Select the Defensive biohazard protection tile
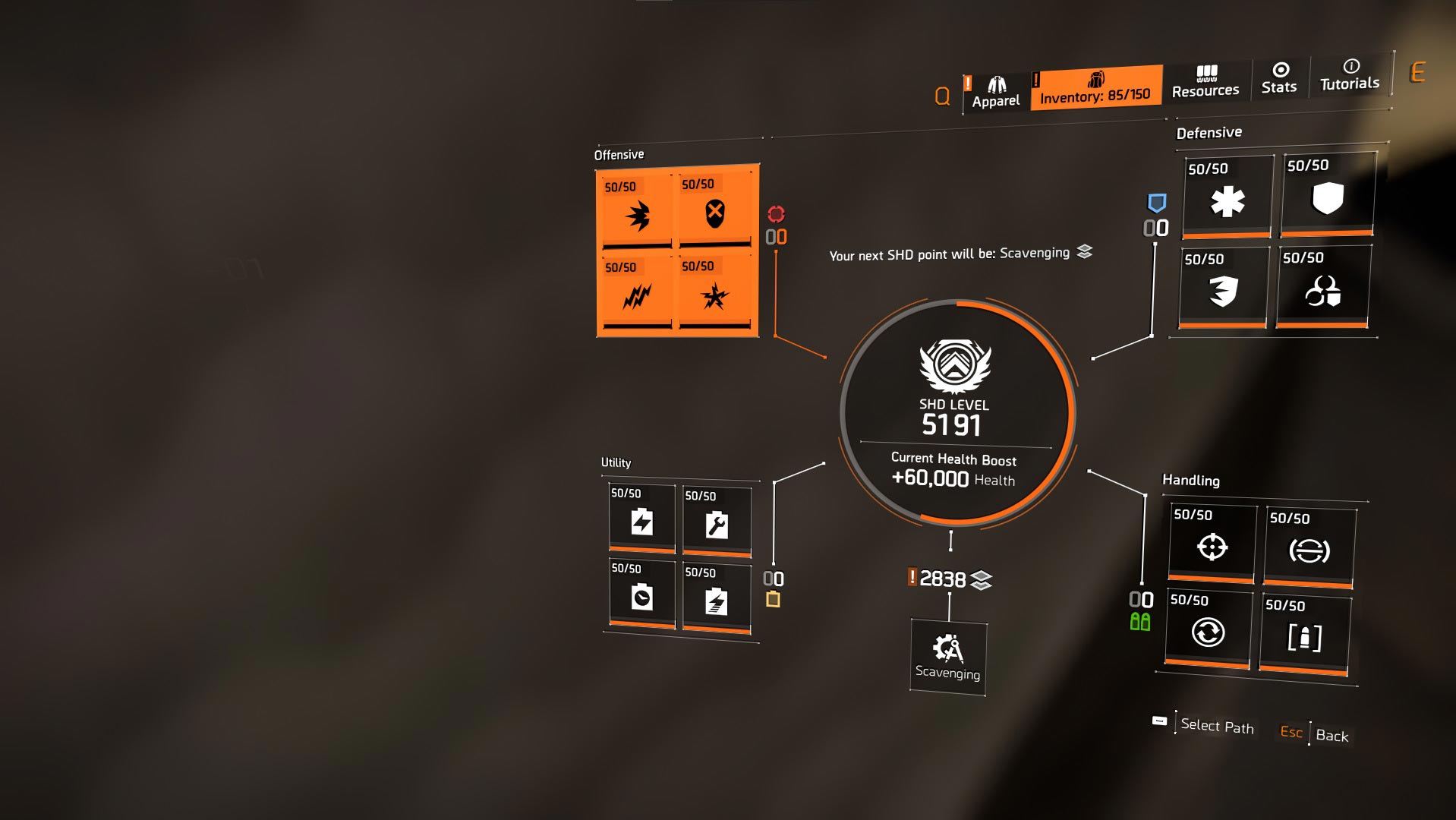Viewport: 1456px width, 820px height. click(1322, 287)
